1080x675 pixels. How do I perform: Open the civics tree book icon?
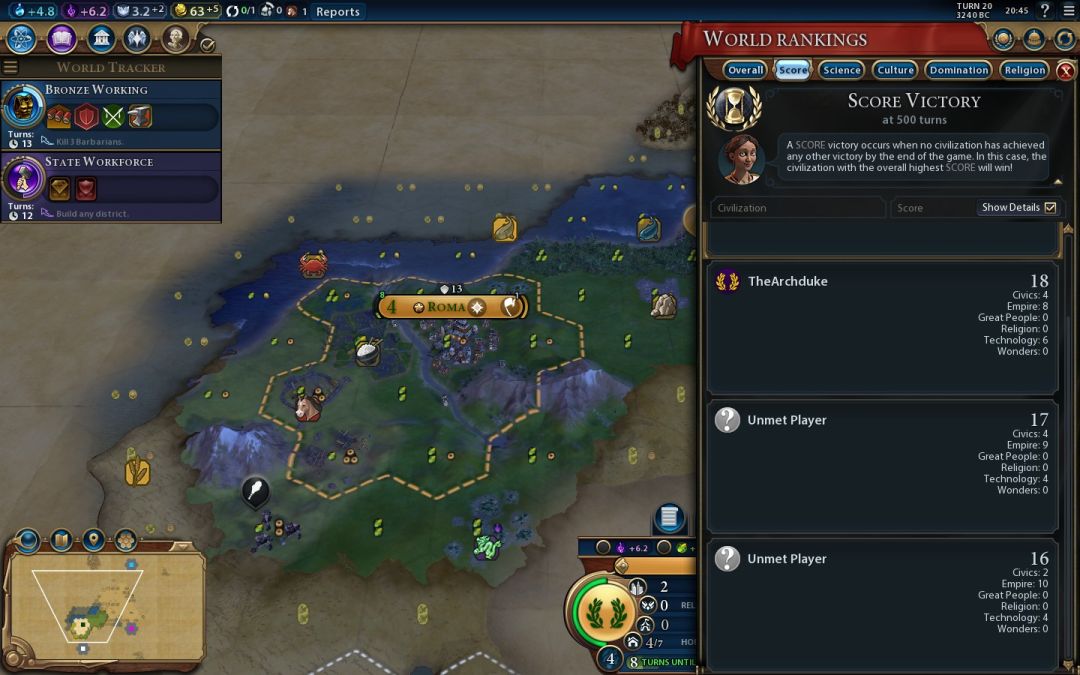click(61, 39)
